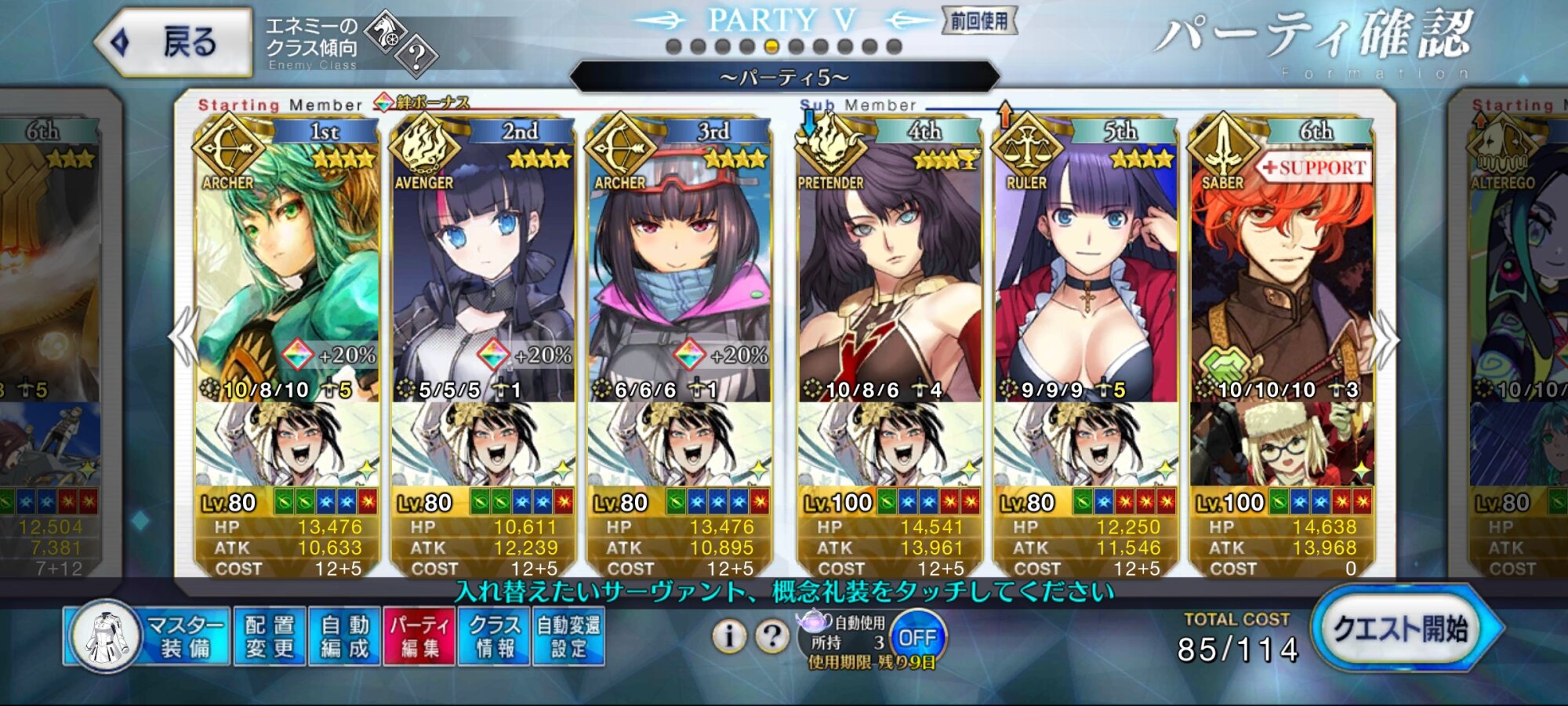1568x706 pixels.
Task: Switch to the next party with right arrow
Action: [1385, 339]
